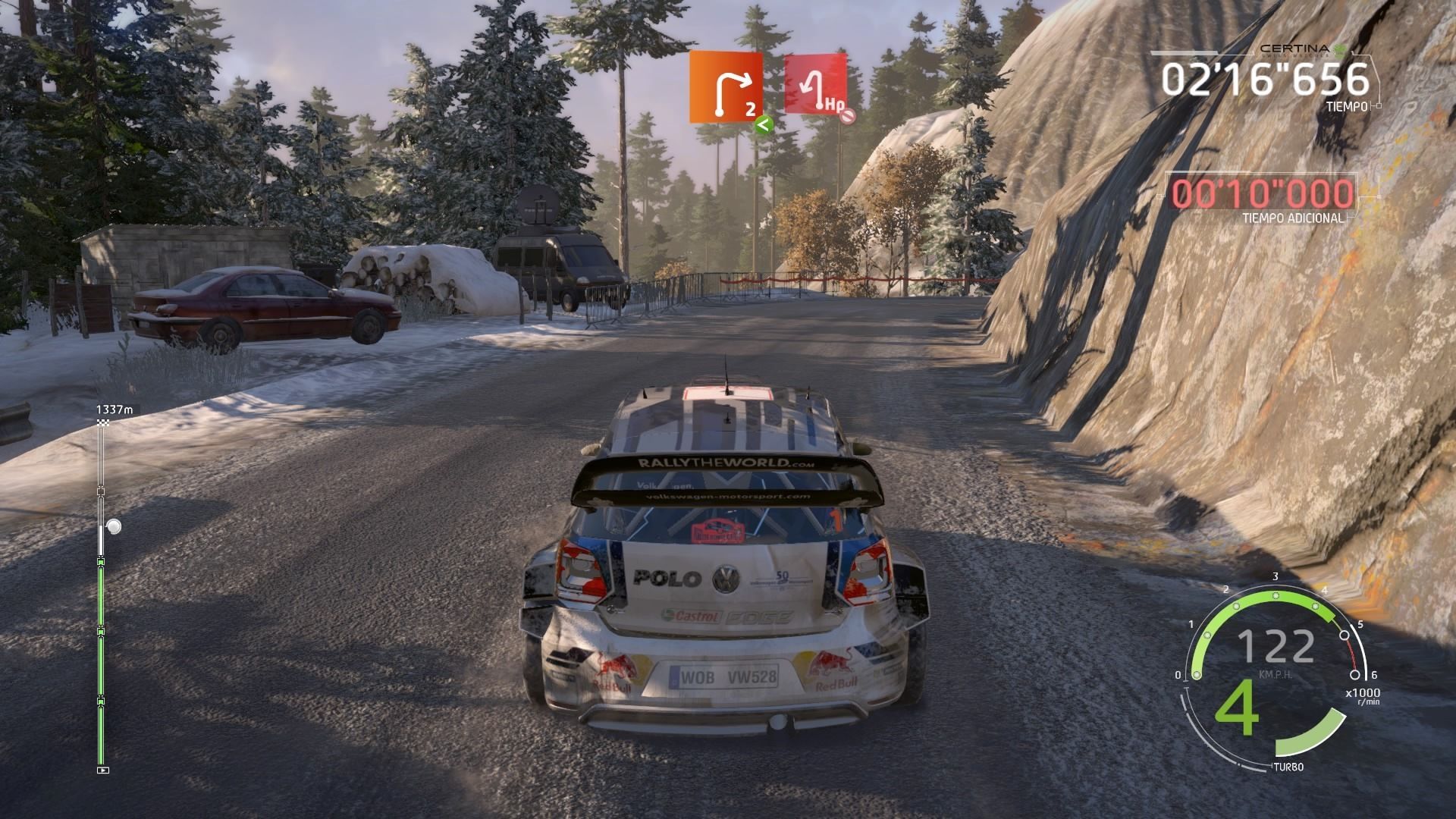Click the white position marker on stage progress bar
The image size is (1456, 819).
(x=114, y=526)
